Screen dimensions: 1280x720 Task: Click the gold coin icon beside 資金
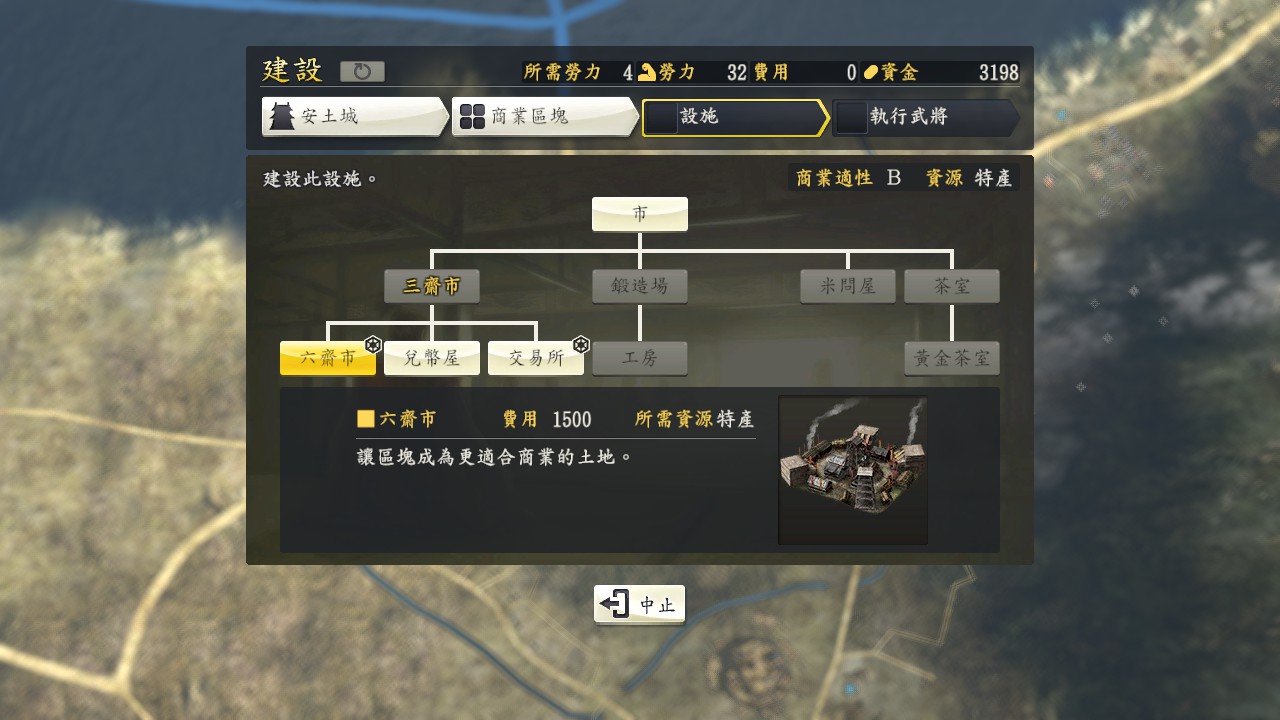(873, 70)
